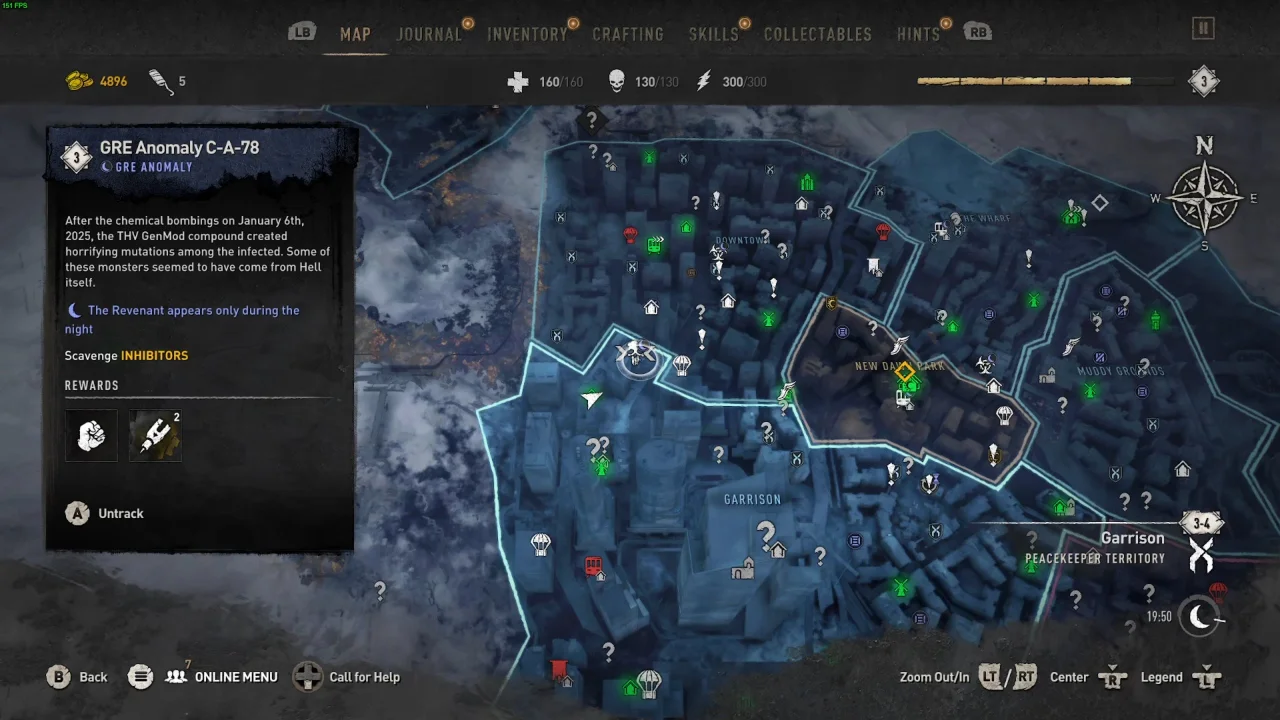Select the moon night-time indicator near 19:50
This screenshot has height=720, width=1280.
pyautogui.click(x=1199, y=617)
